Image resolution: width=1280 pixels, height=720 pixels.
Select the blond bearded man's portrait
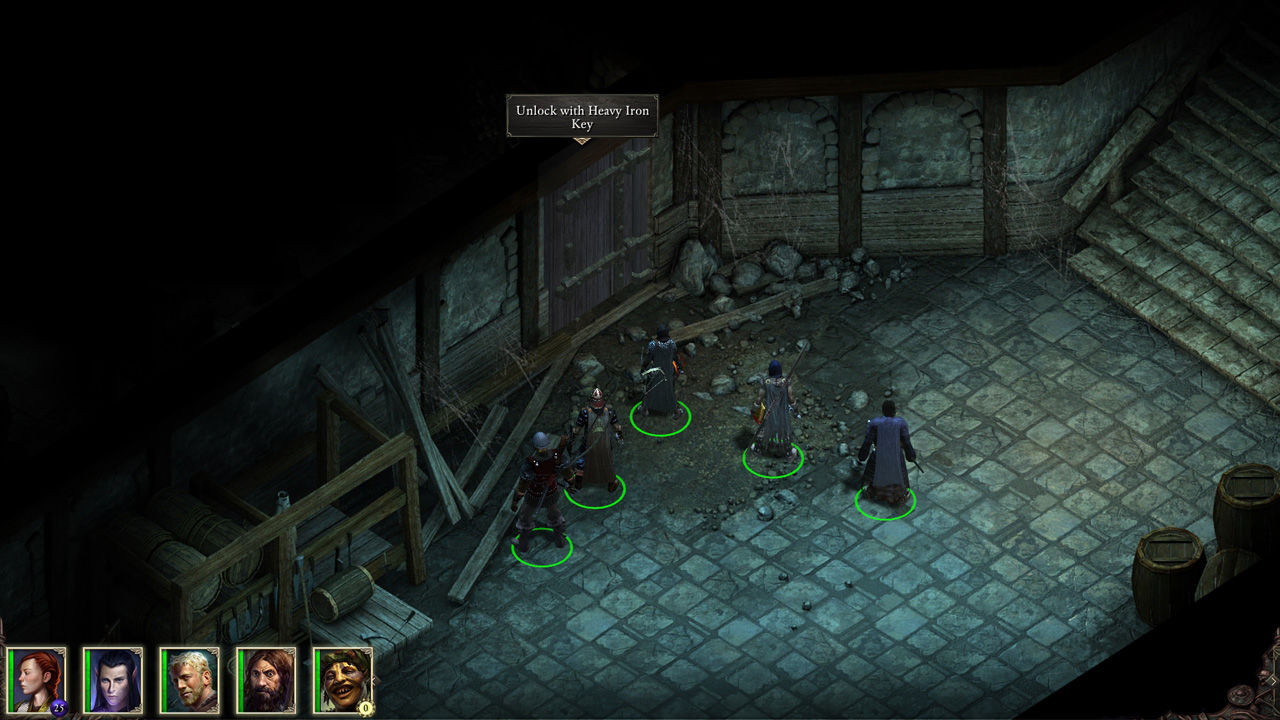click(190, 680)
